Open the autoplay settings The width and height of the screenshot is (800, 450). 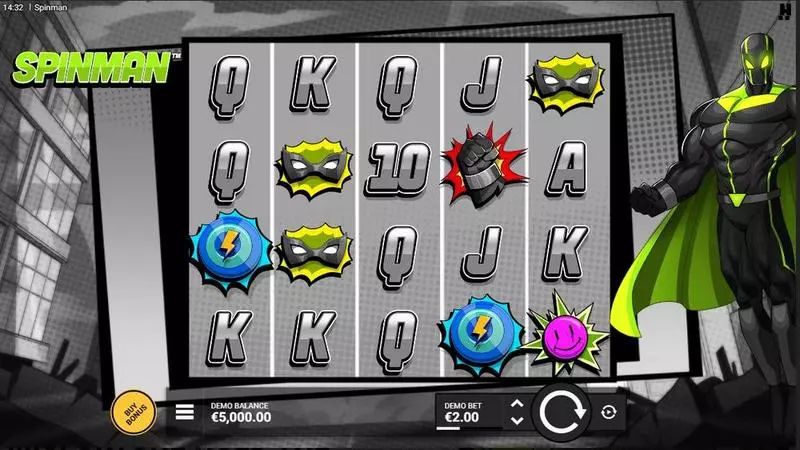(609, 411)
